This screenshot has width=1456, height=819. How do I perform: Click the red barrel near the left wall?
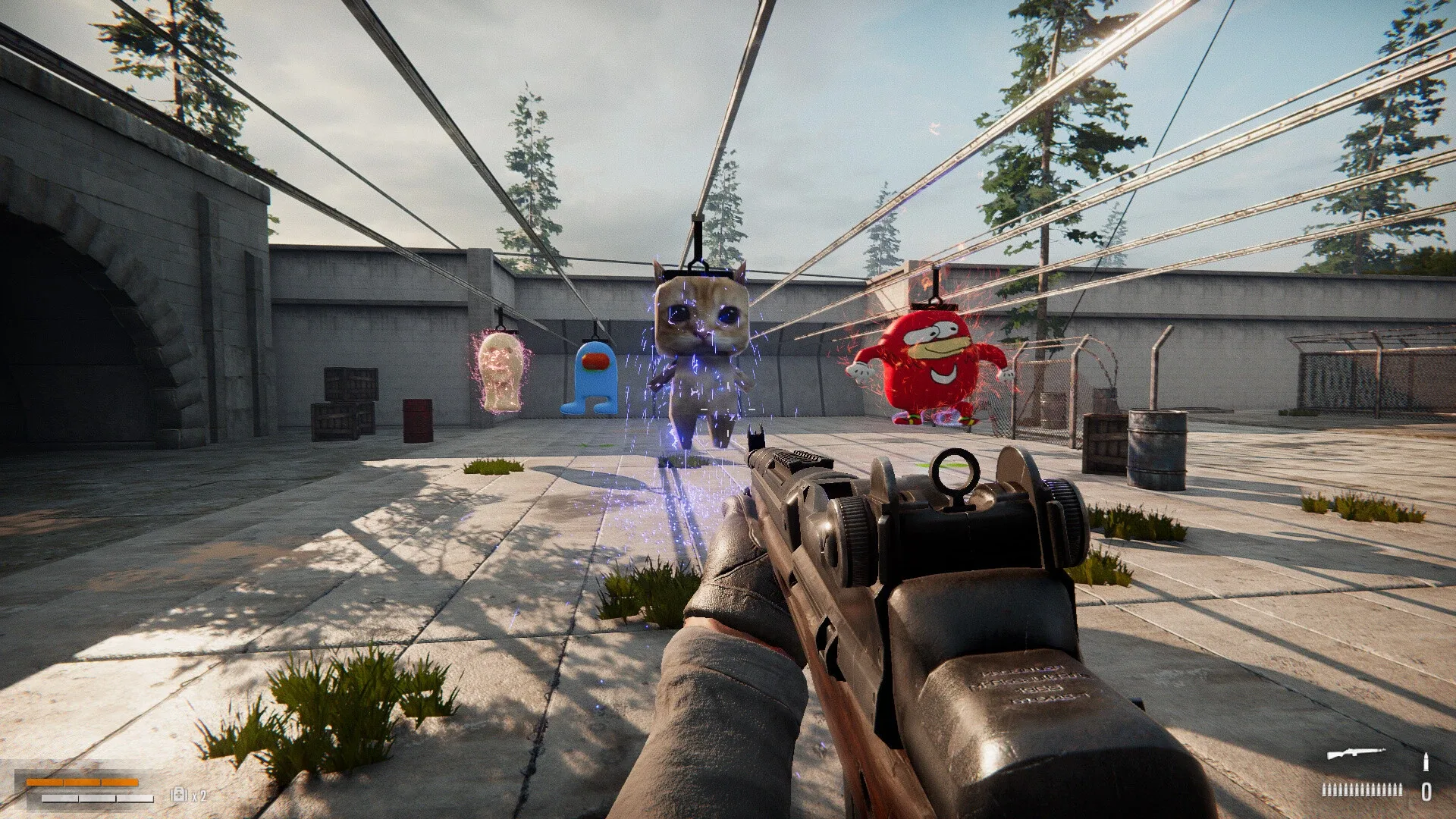pyautogui.click(x=419, y=417)
